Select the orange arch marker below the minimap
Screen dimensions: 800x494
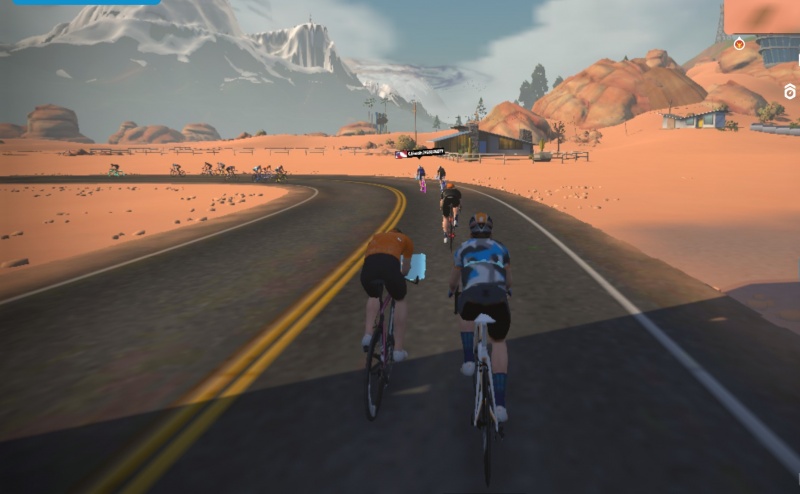739,43
